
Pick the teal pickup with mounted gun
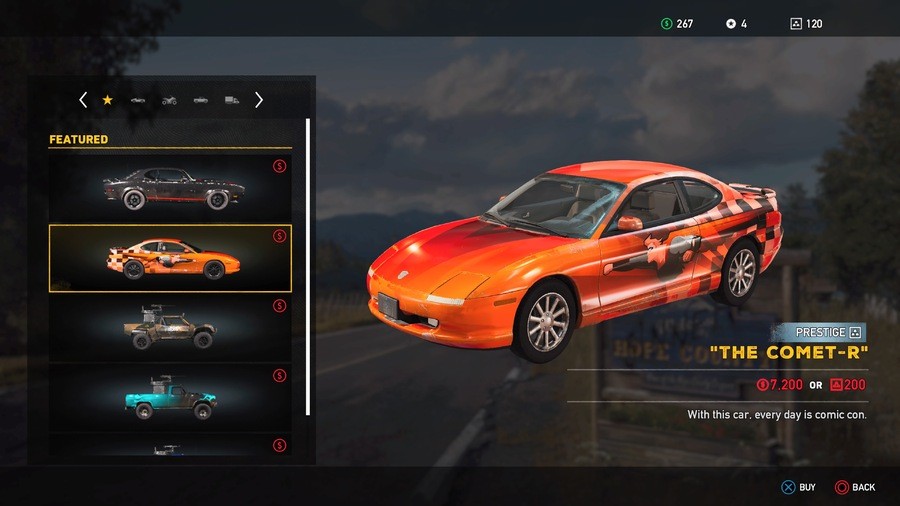point(170,397)
